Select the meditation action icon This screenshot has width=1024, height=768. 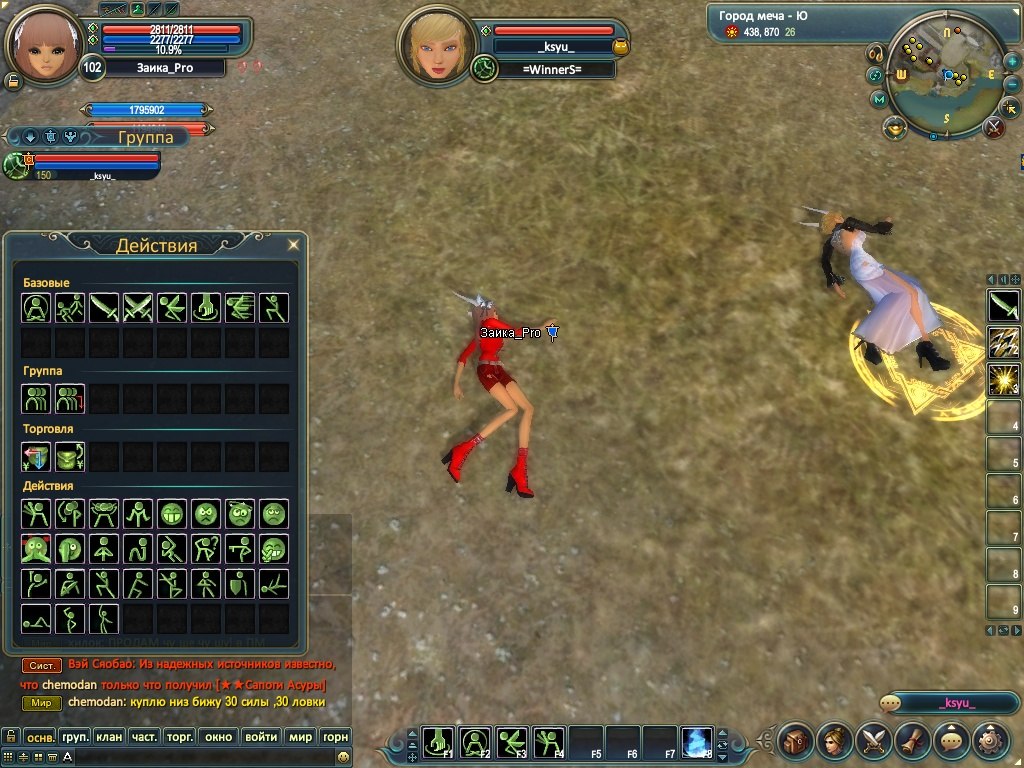(36, 308)
